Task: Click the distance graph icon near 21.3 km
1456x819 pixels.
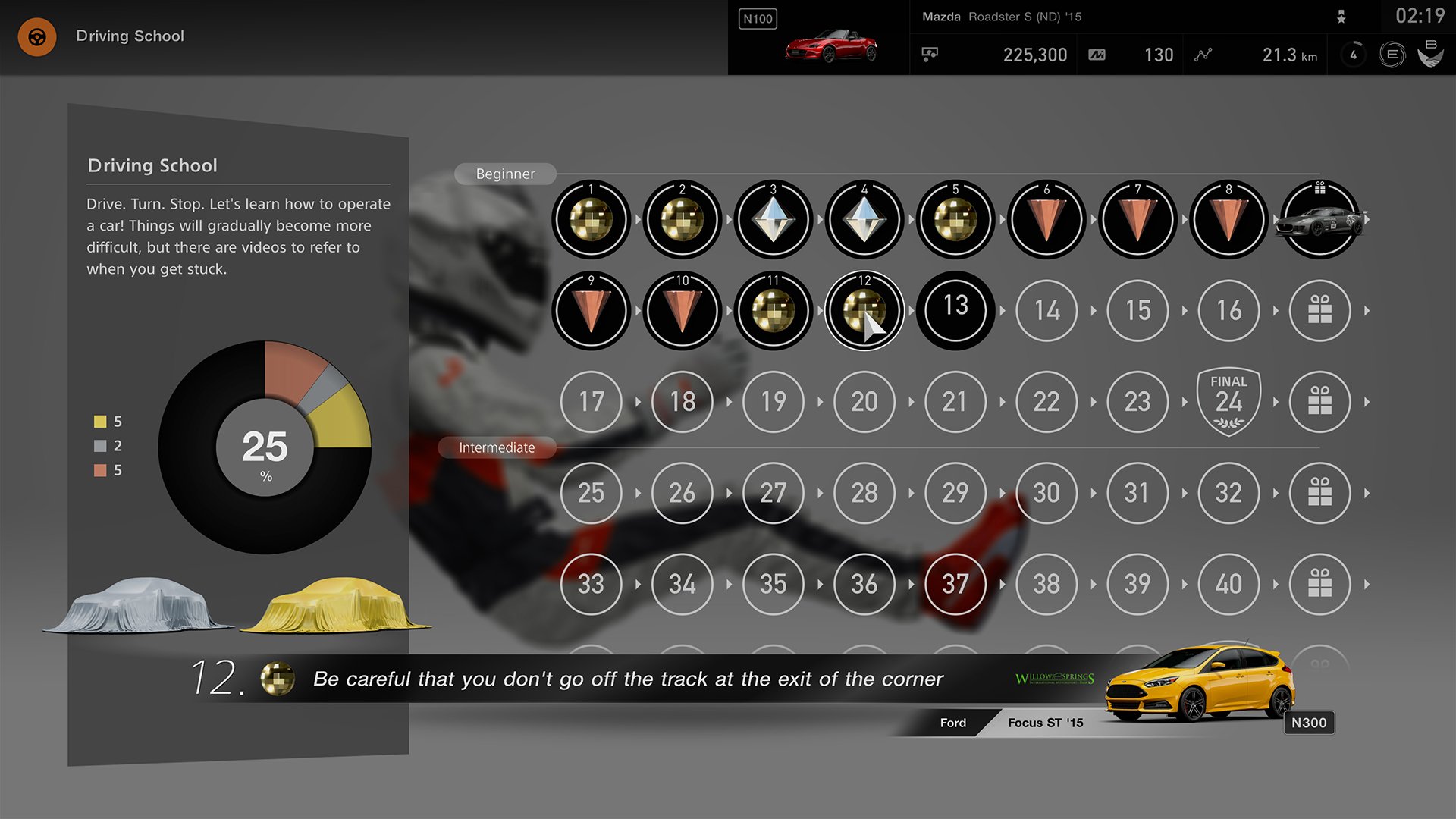Action: pos(1203,55)
